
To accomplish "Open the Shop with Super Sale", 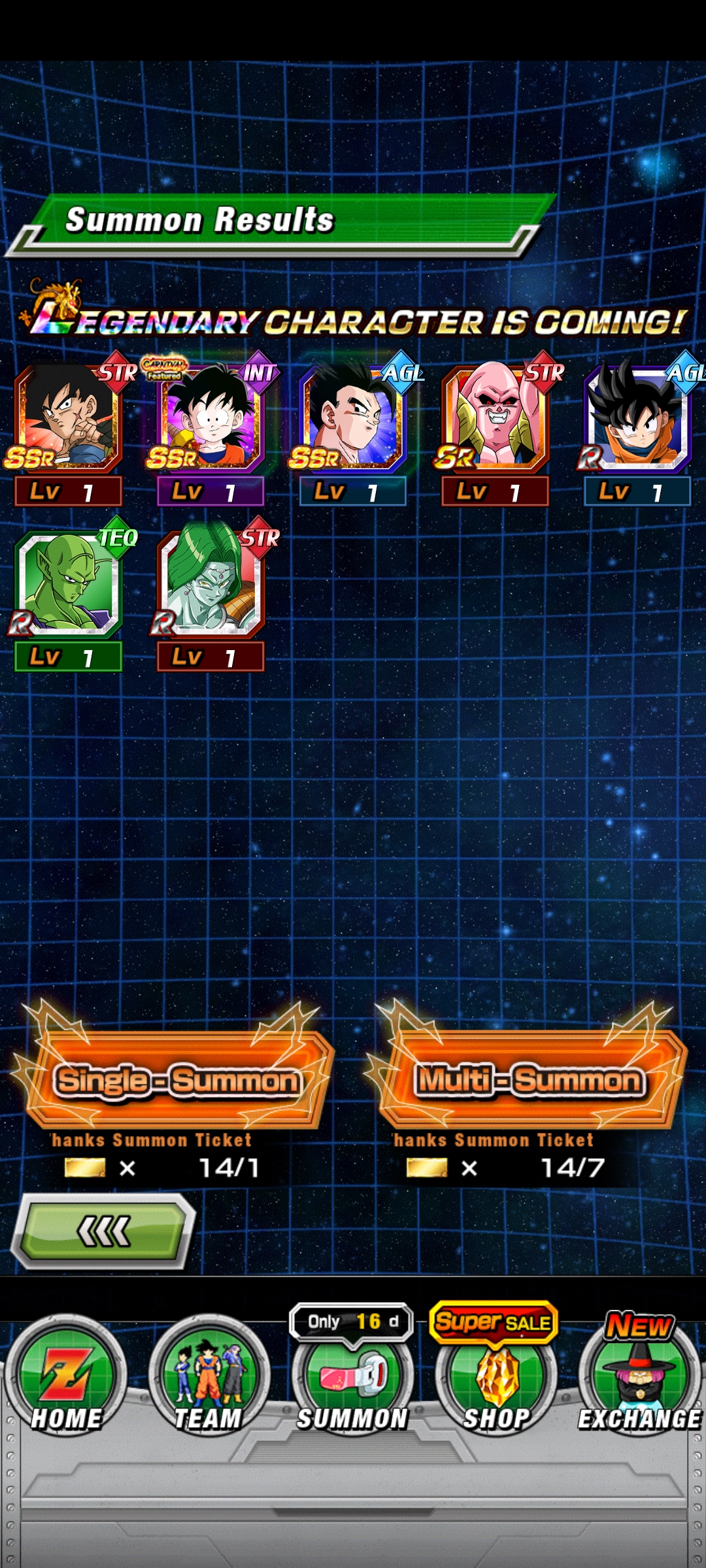I will click(496, 1379).
